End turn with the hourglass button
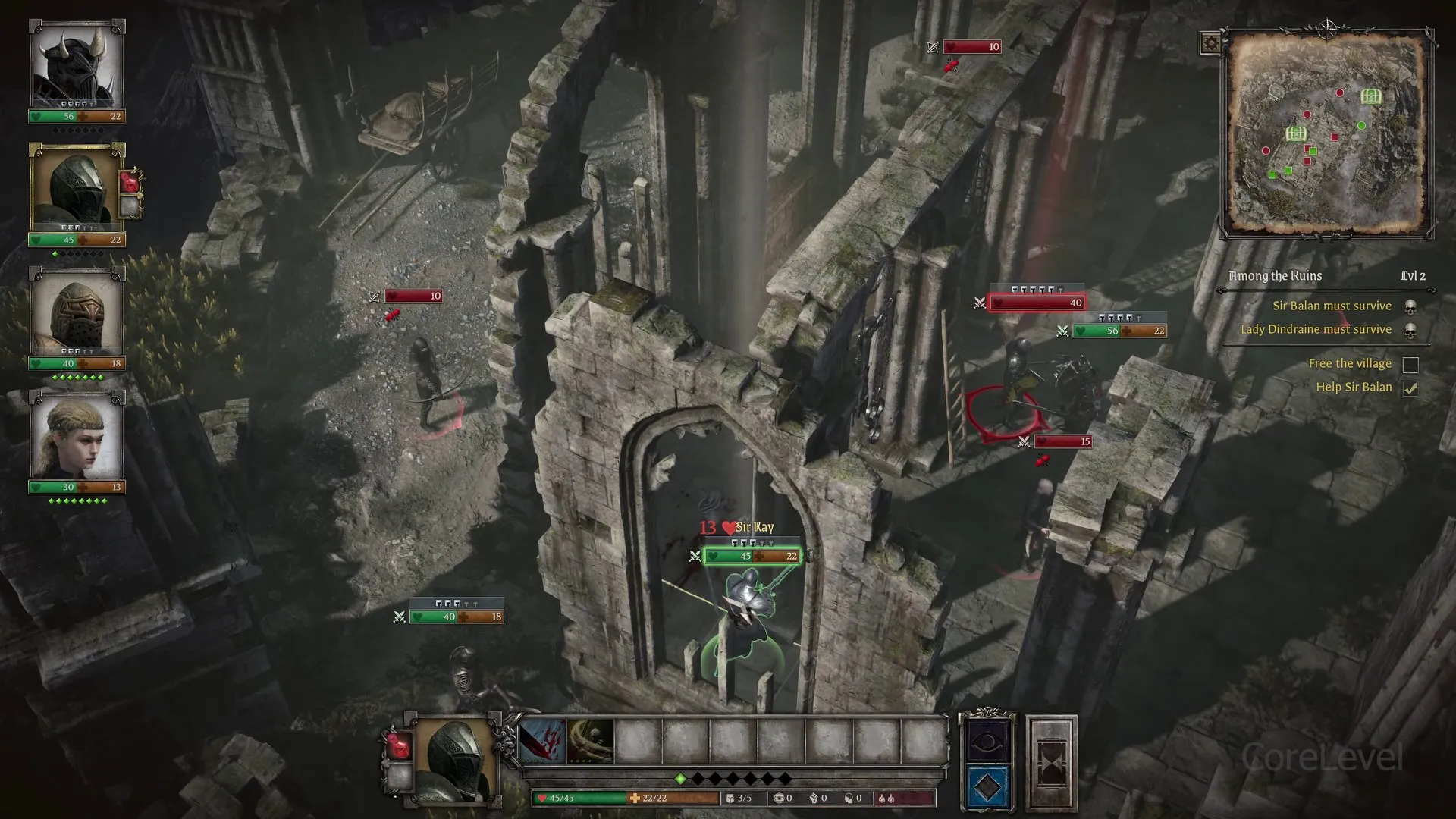 point(1052,761)
